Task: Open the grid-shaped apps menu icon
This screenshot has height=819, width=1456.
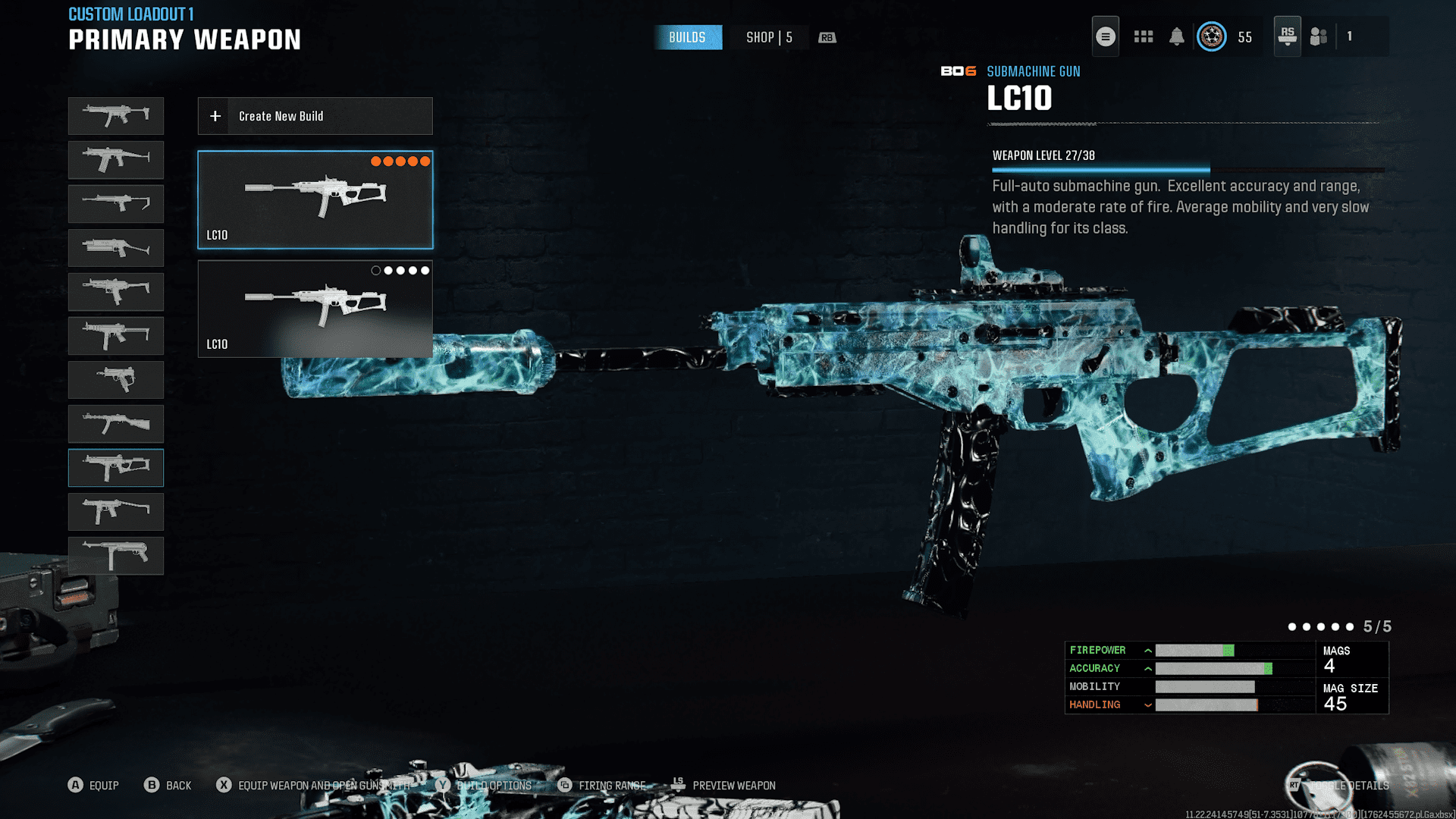Action: [x=1143, y=36]
